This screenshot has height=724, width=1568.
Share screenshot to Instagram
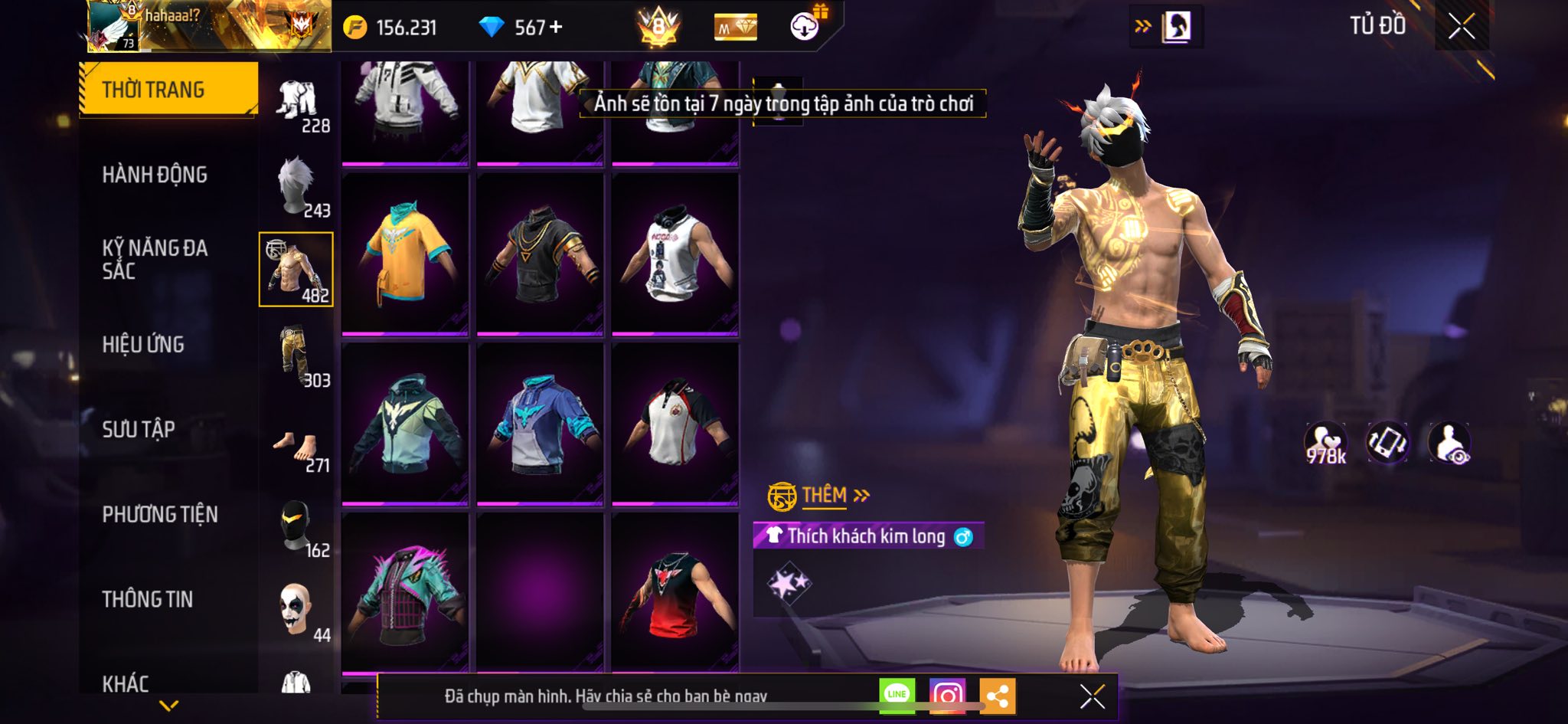coord(947,695)
